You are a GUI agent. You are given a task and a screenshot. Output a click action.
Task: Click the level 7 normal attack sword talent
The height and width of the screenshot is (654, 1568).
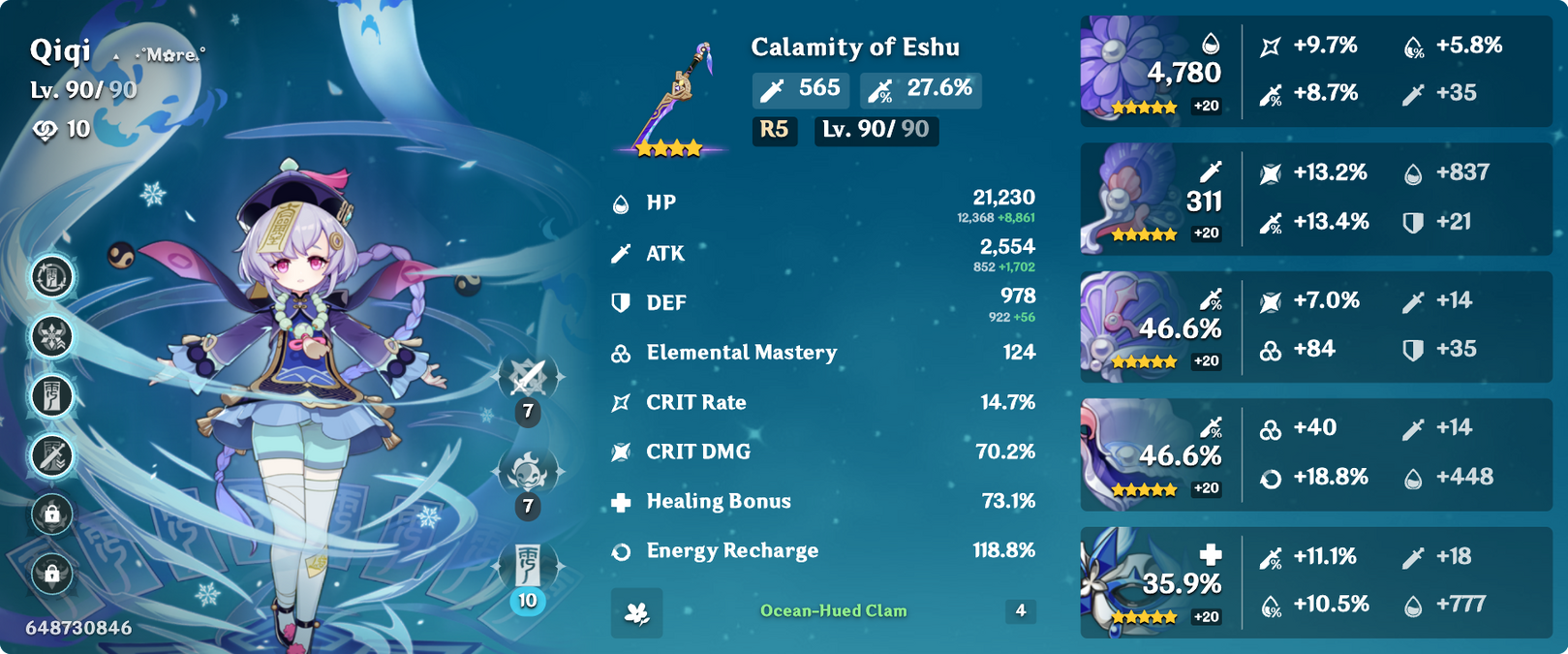[x=528, y=378]
